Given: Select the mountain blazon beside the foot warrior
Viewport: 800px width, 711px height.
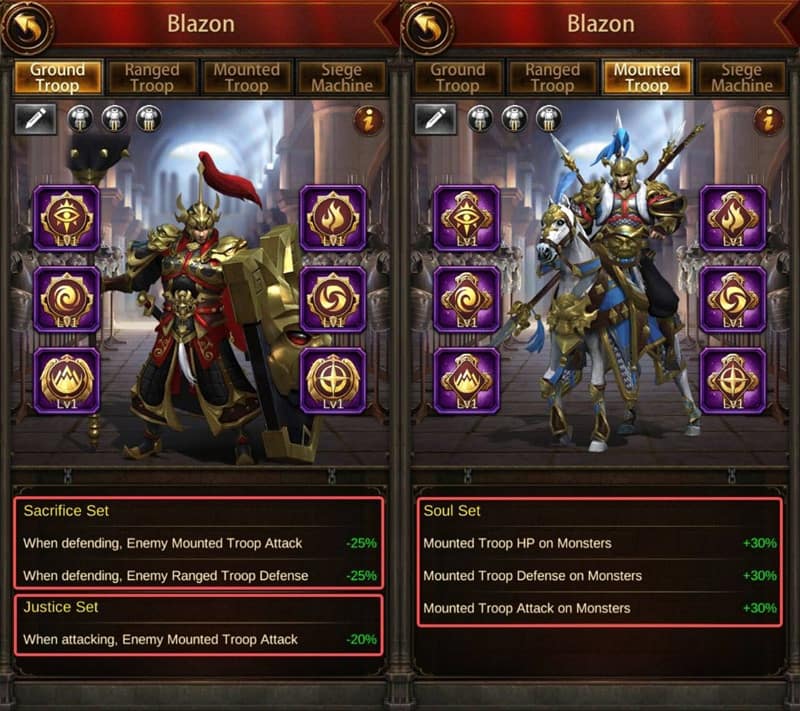Looking at the screenshot, I should (x=67, y=380).
